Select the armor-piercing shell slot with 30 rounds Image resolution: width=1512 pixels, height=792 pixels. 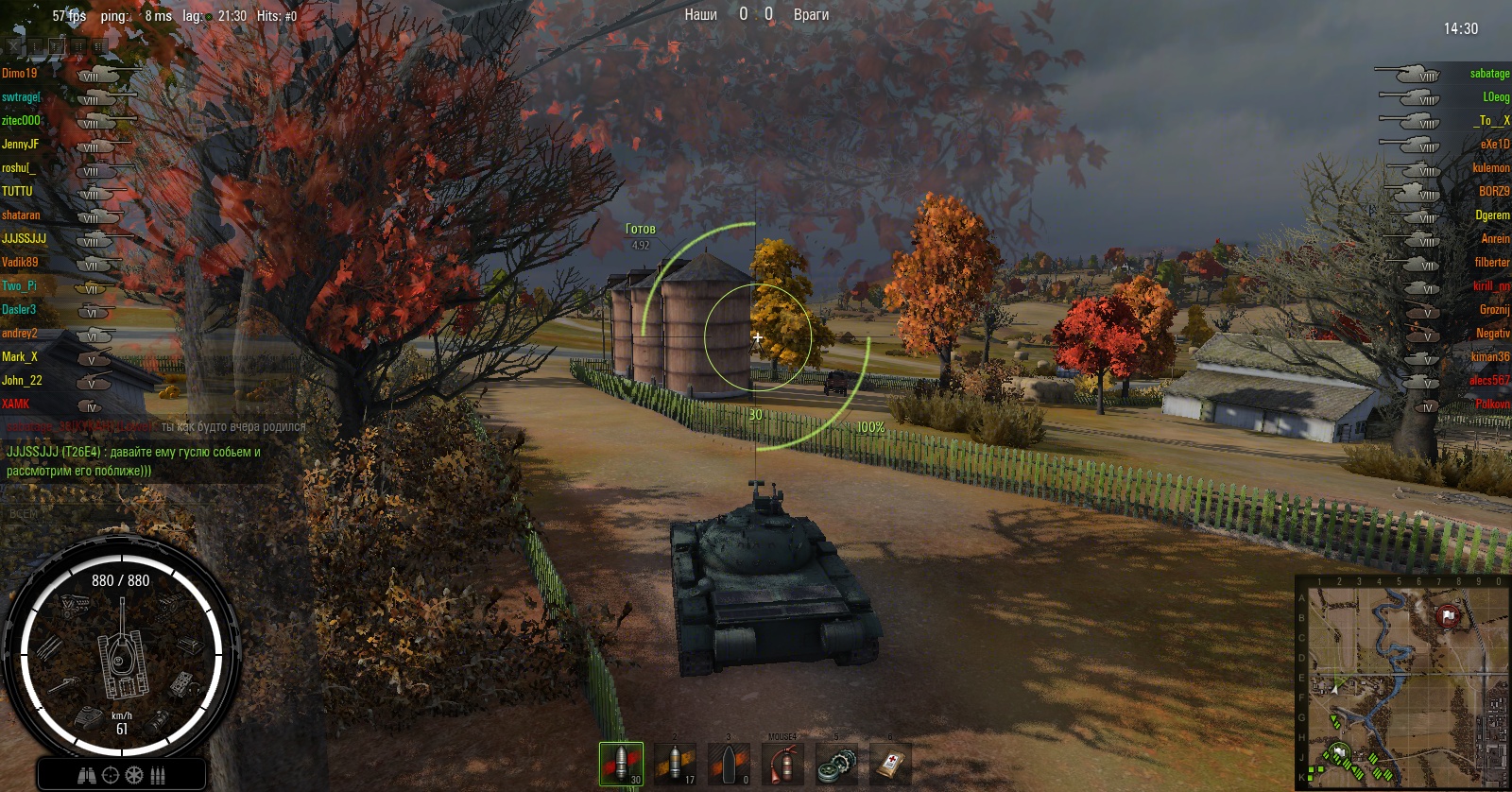[621, 764]
